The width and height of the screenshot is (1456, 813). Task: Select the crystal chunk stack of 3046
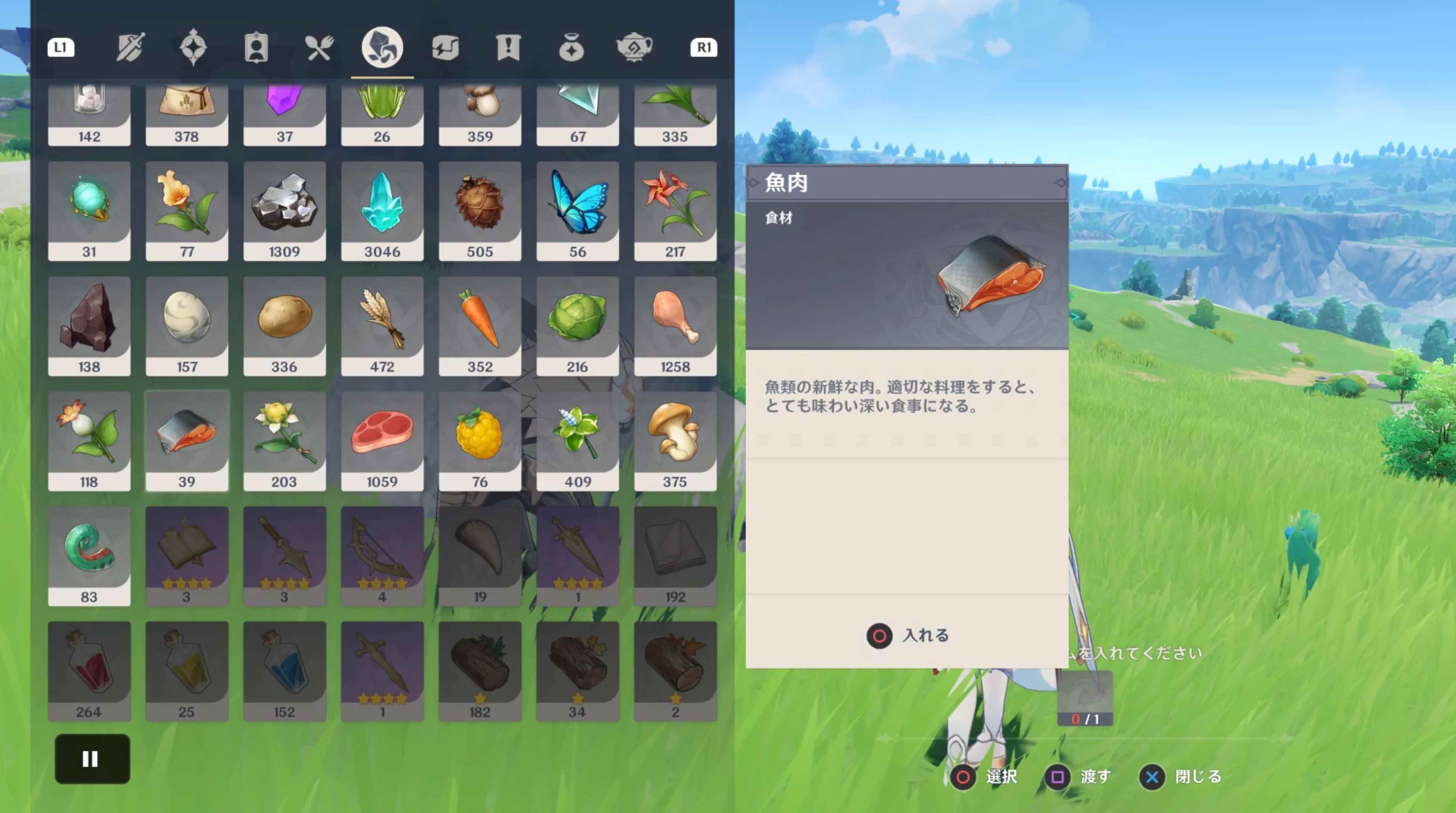point(383,212)
